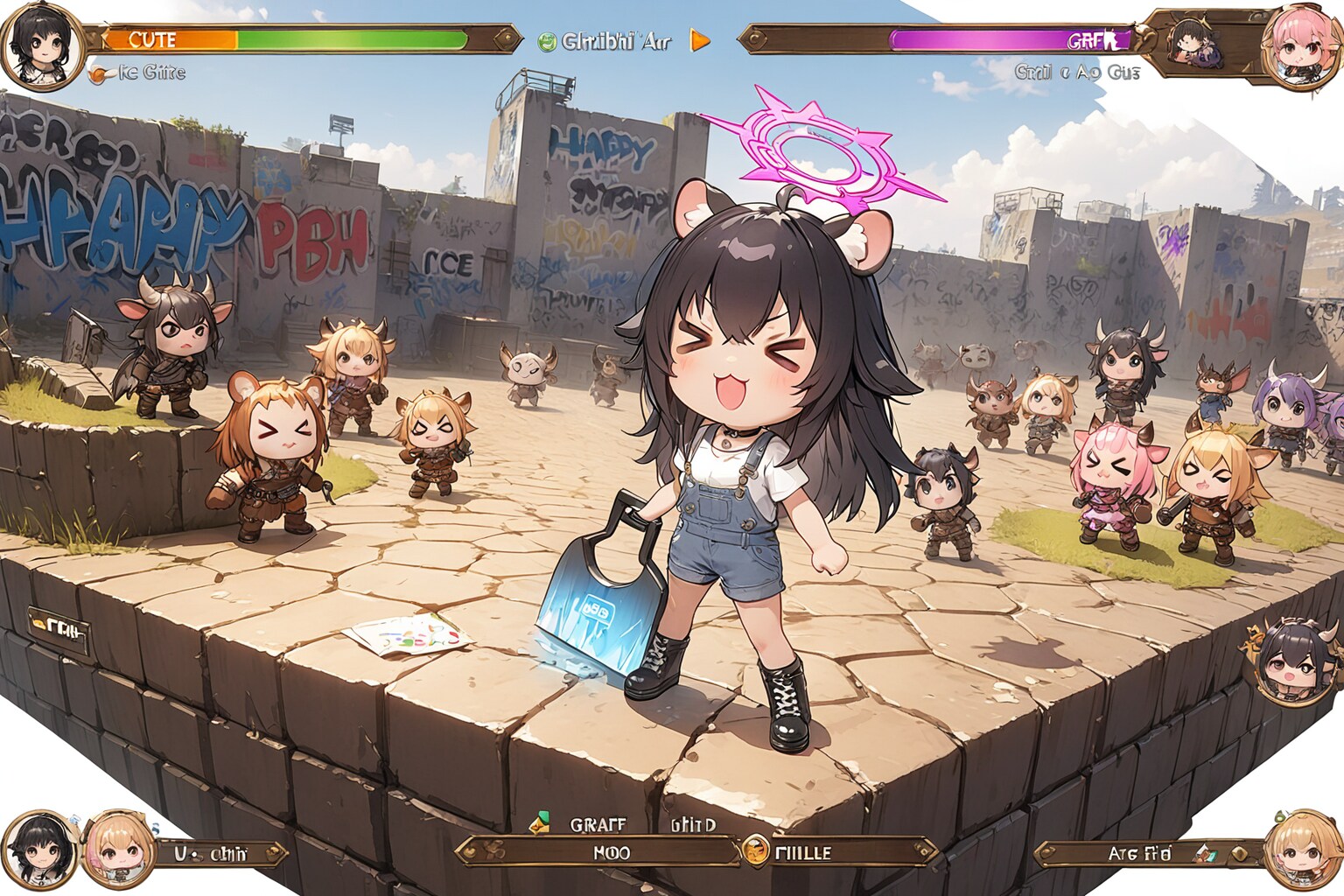The width and height of the screenshot is (1344, 896).
Task: Activate the orange round emblem between the bottom buttons
Action: point(754,850)
